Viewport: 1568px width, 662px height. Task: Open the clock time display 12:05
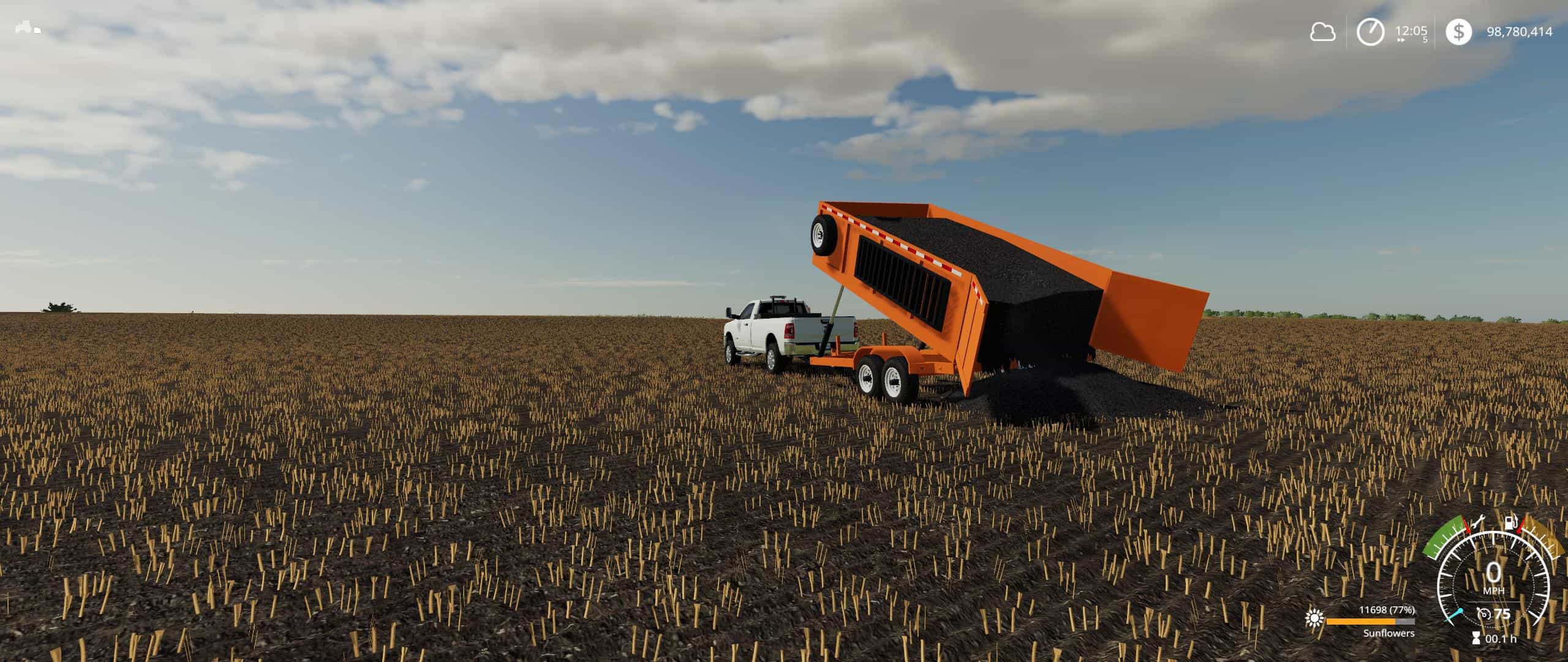click(x=1411, y=29)
